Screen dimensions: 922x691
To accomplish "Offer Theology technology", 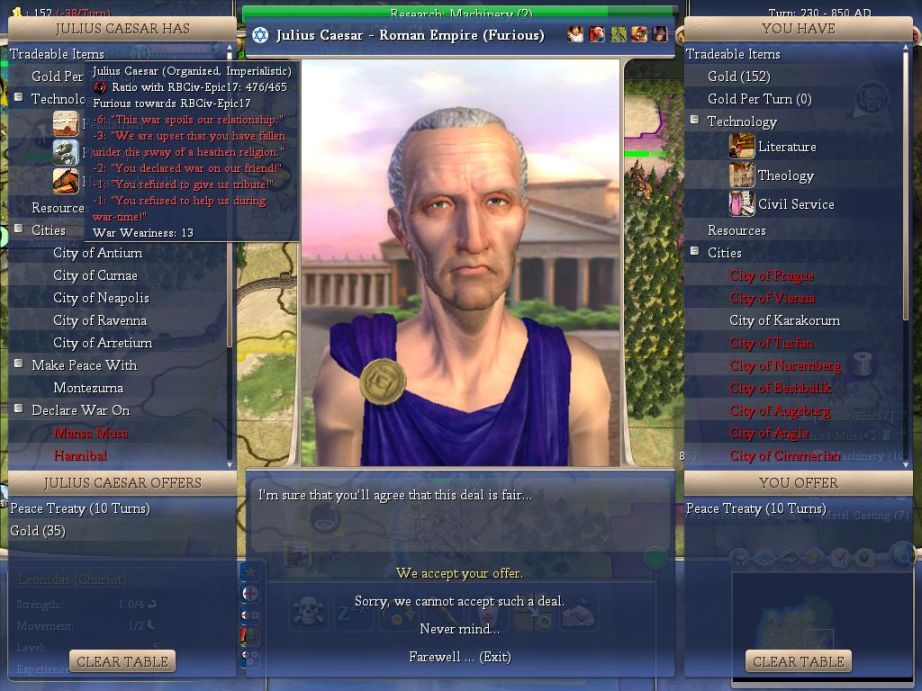I will pyautogui.click(x=785, y=176).
